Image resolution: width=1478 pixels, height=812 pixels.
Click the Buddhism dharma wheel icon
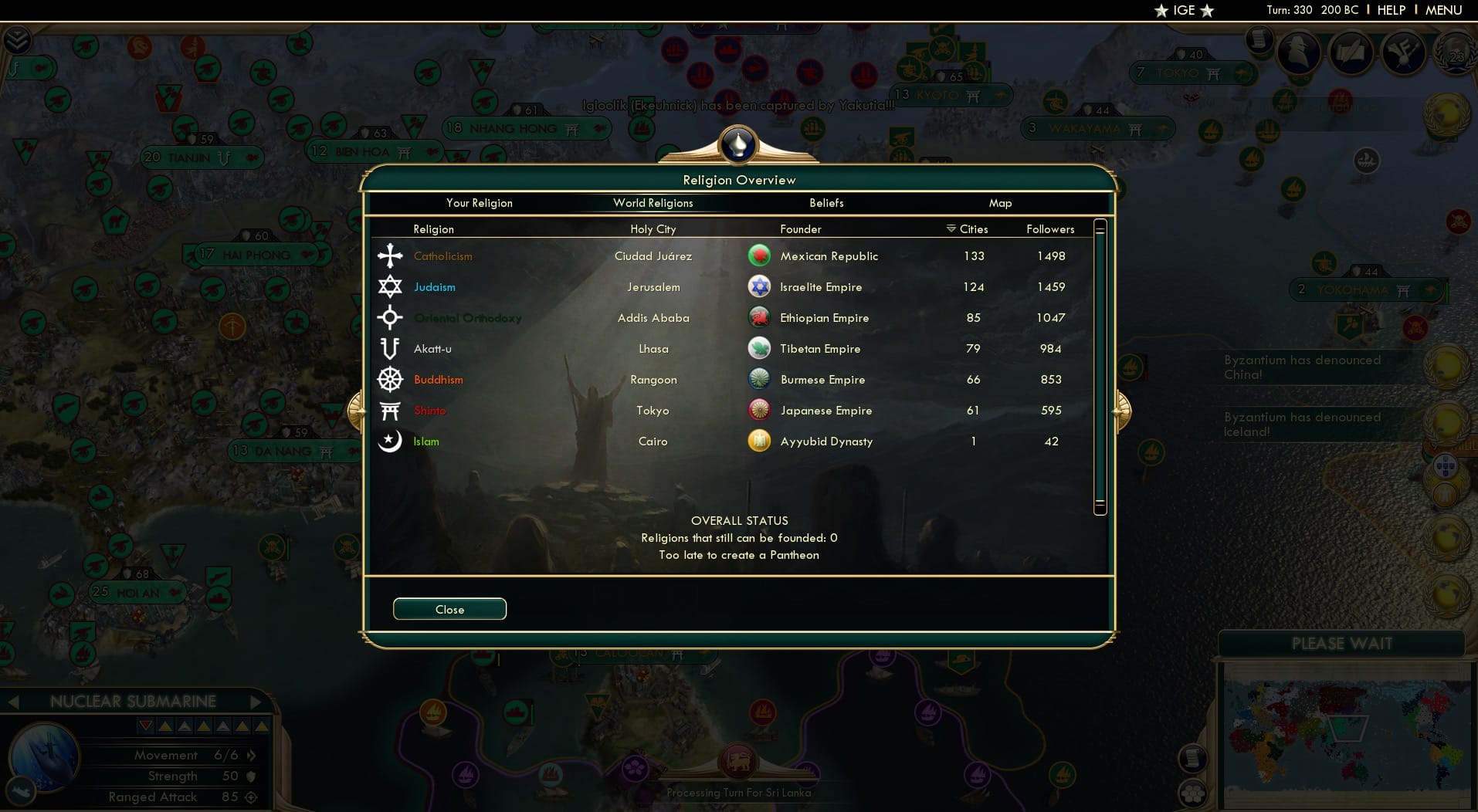click(391, 379)
